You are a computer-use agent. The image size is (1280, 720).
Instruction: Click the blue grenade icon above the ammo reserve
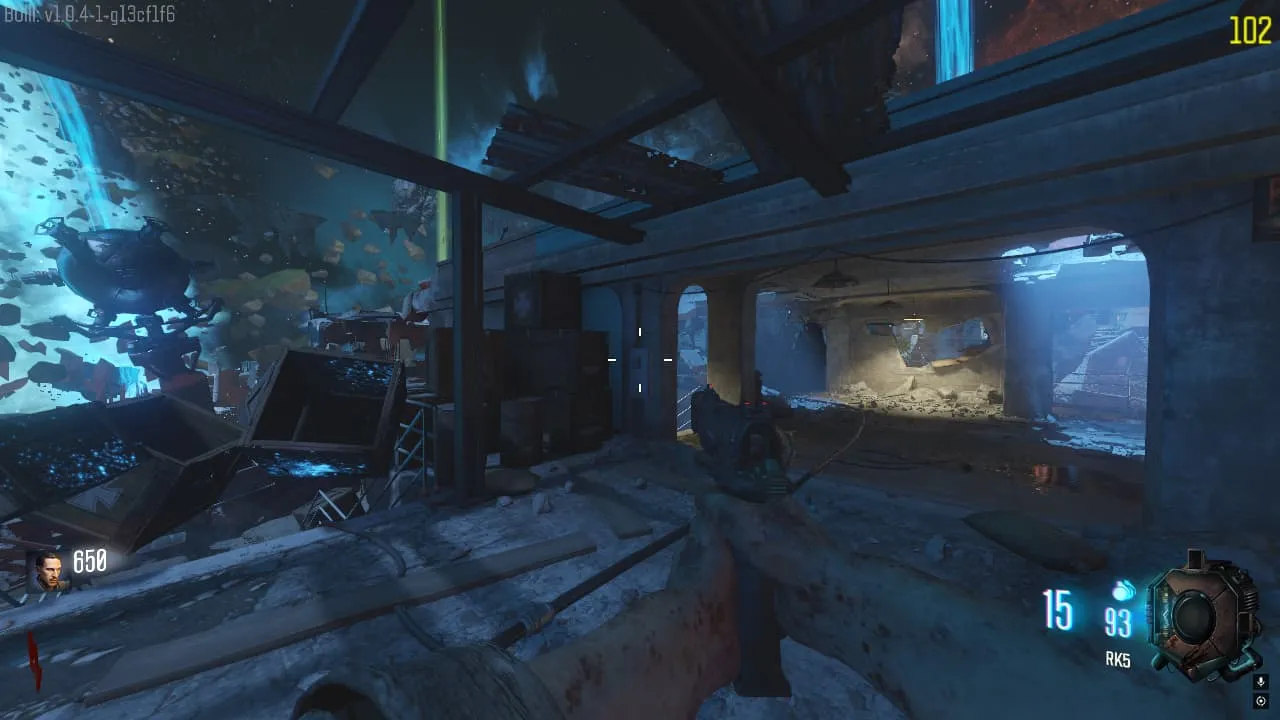(1121, 591)
